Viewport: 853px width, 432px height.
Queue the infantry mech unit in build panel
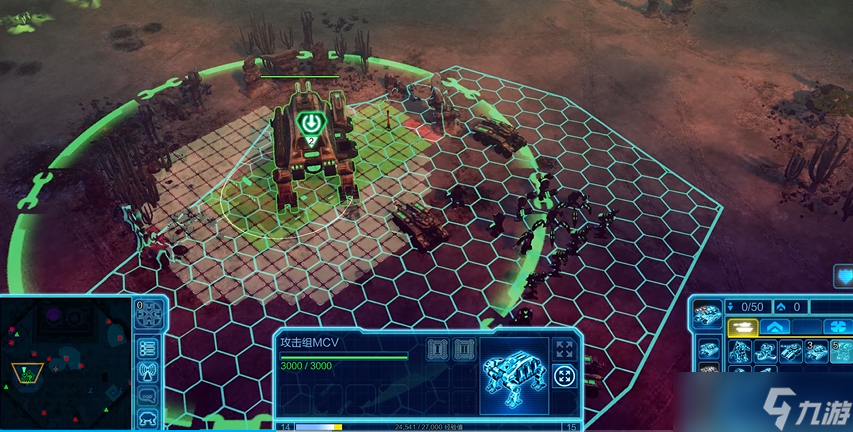click(x=741, y=350)
